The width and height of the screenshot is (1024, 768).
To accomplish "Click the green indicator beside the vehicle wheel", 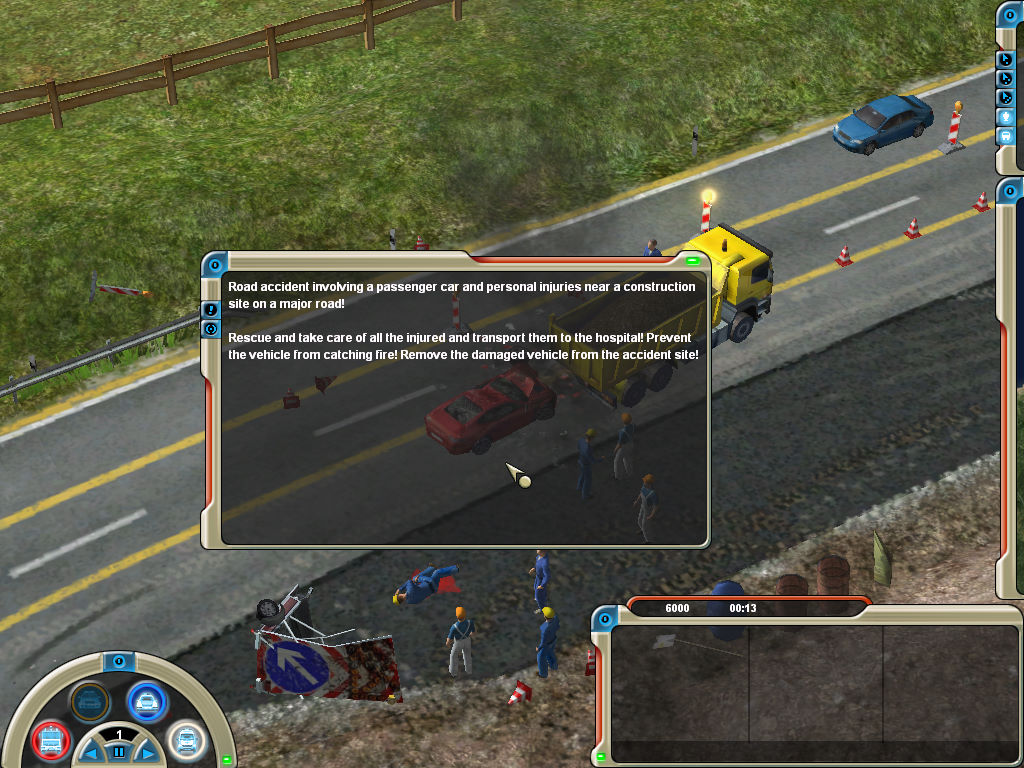I will (x=227, y=759).
